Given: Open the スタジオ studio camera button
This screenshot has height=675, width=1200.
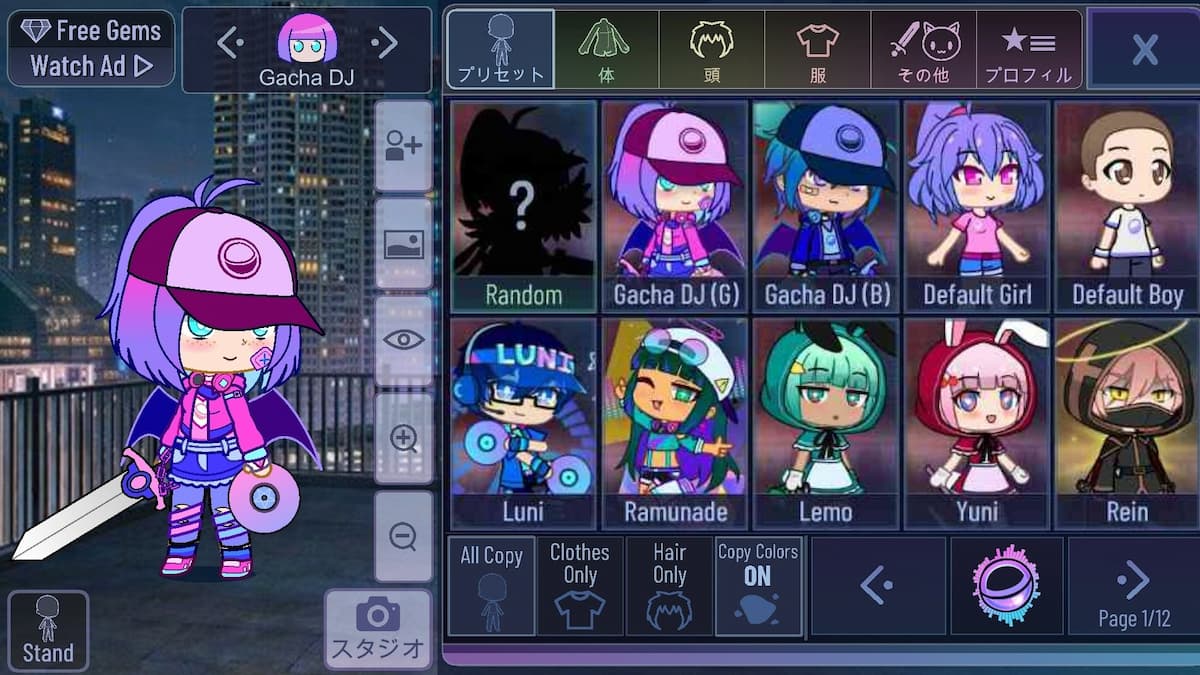Looking at the screenshot, I should (x=378, y=628).
